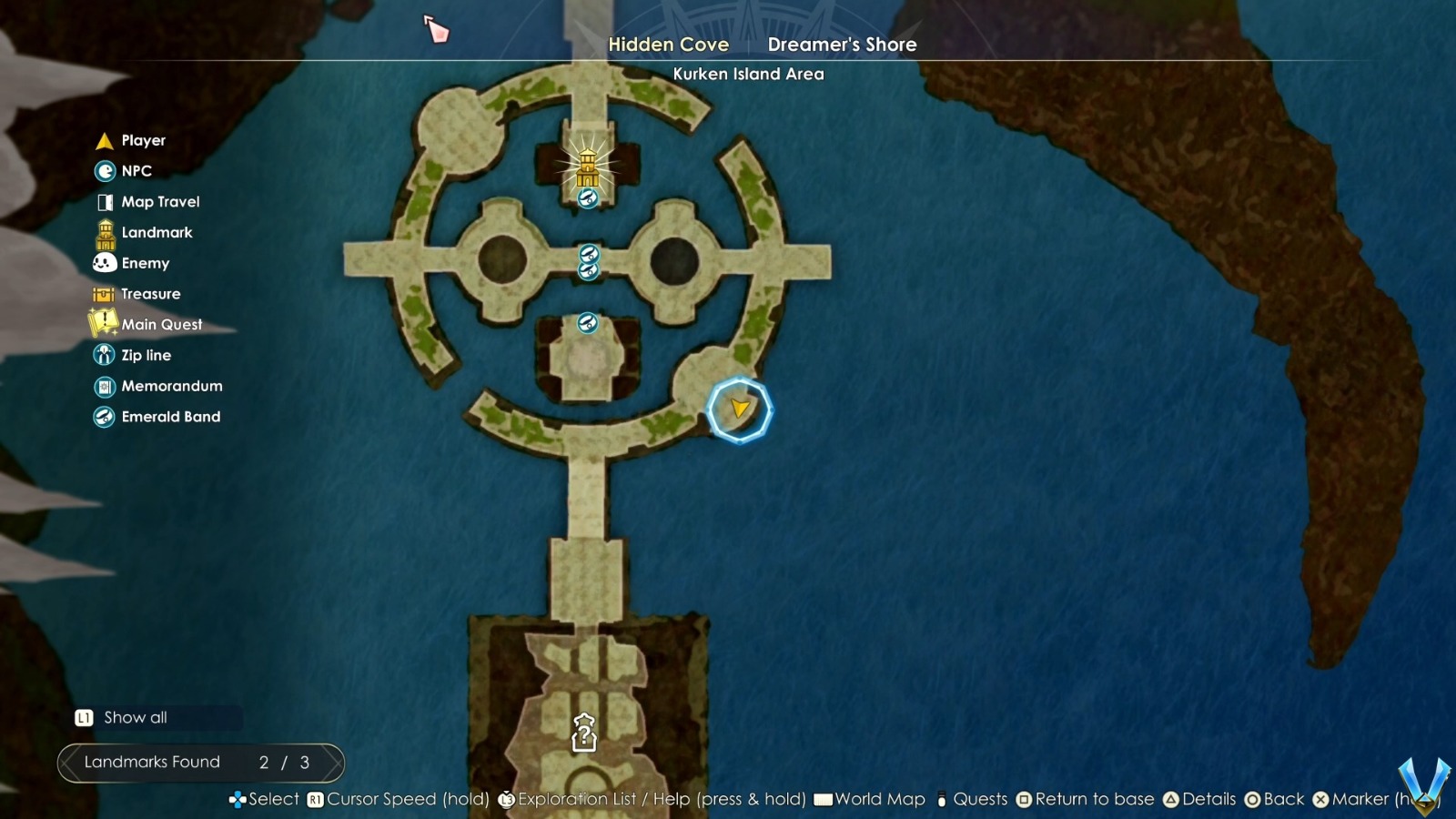Click the Landmark lighthouse icon in the legend
The height and width of the screenshot is (819, 1456).
pyautogui.click(x=104, y=232)
